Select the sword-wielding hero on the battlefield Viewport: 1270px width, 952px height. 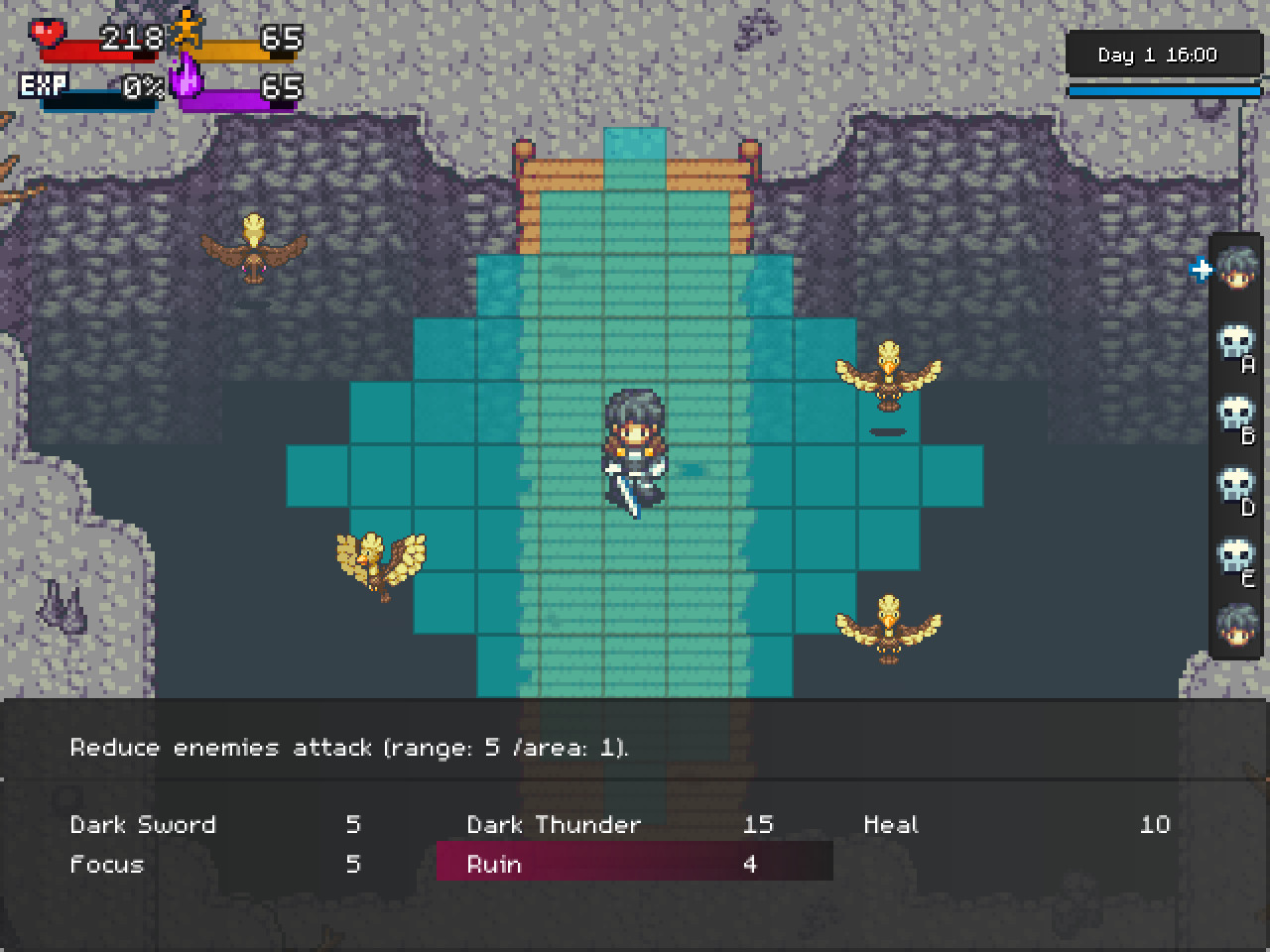click(635, 446)
